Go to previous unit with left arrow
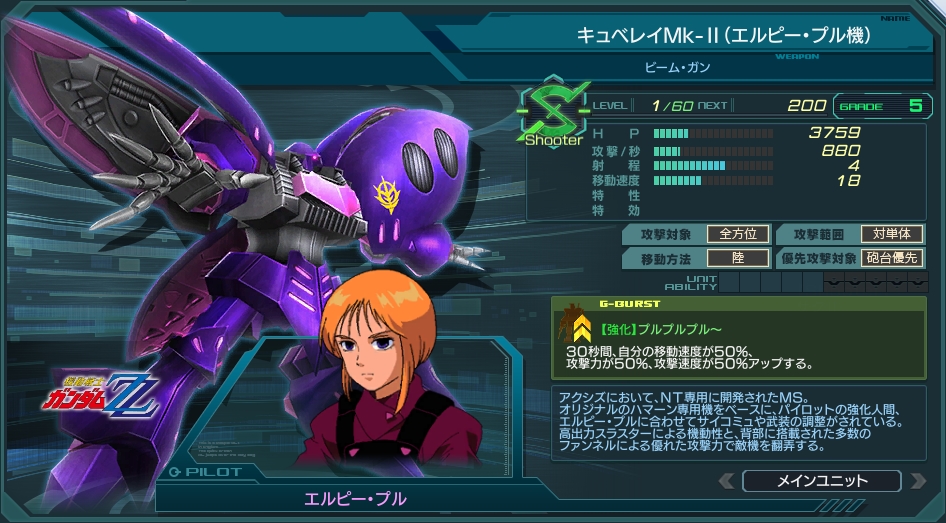This screenshot has width=946, height=523. pos(727,481)
